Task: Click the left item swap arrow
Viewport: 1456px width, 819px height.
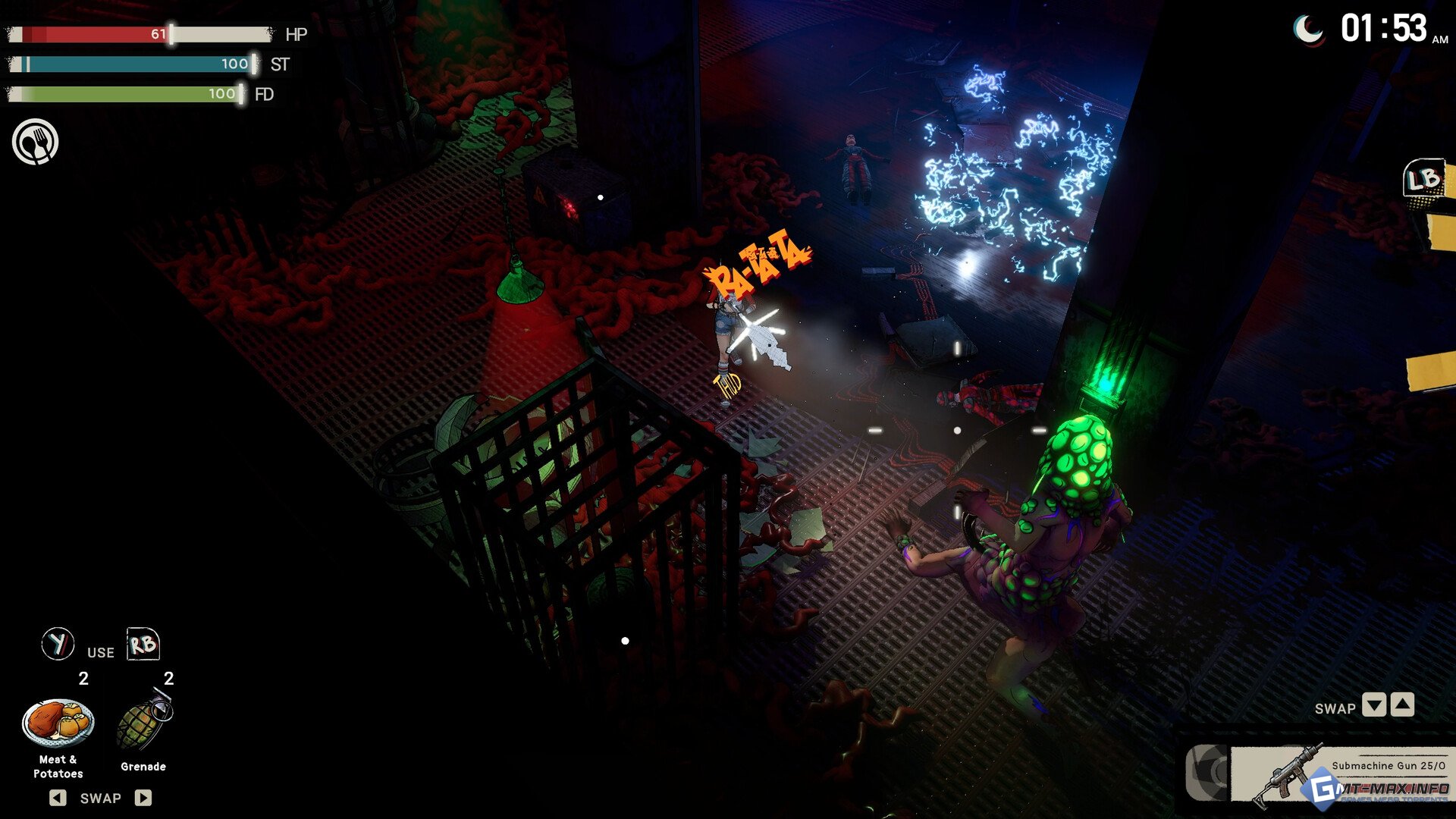Action: click(58, 798)
